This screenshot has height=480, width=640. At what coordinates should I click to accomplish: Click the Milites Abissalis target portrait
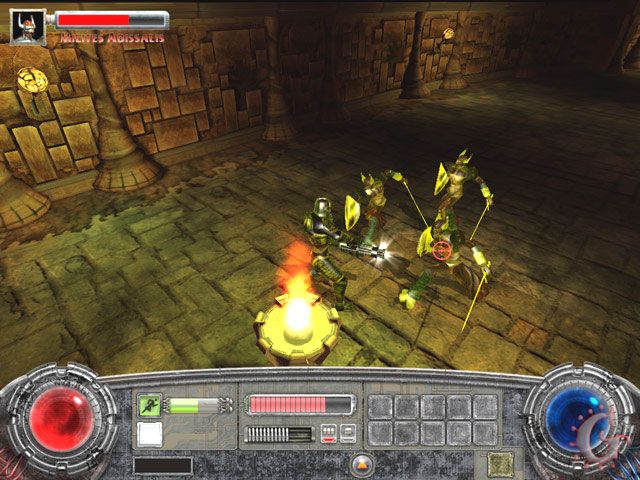(x=28, y=26)
